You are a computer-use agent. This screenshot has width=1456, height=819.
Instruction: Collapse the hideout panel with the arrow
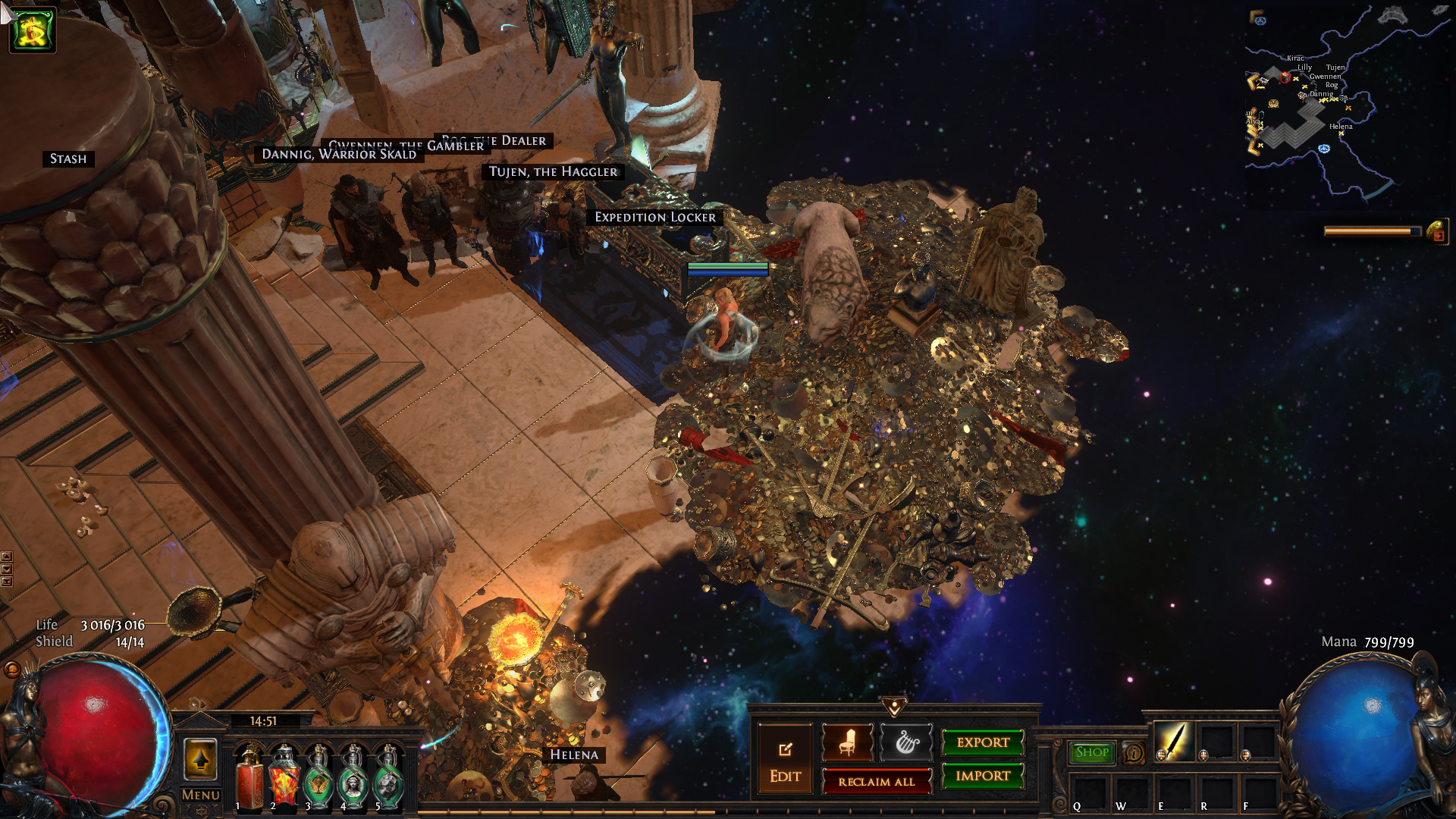895,707
